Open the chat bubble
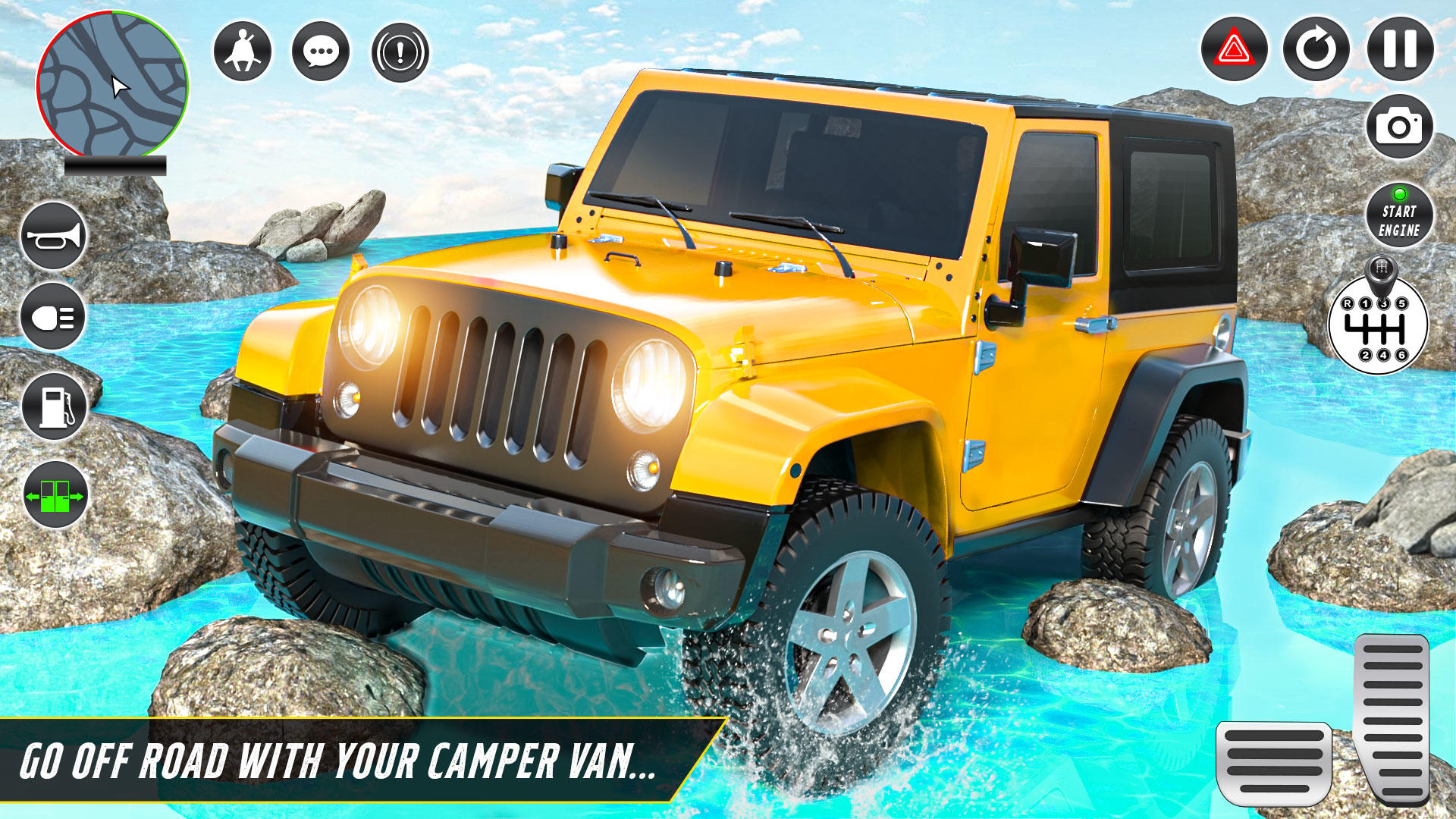 [x=322, y=50]
